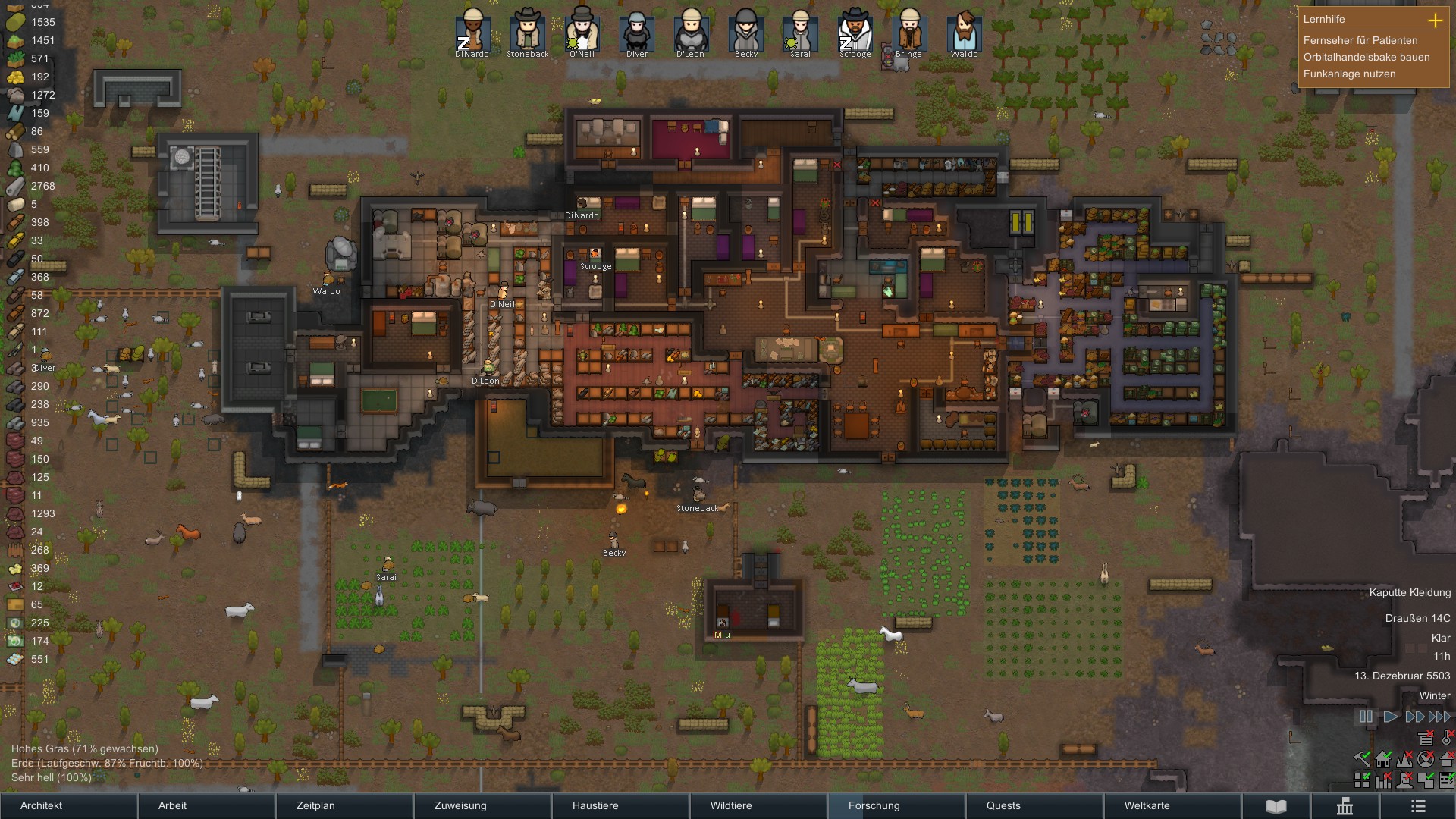
Task: Pause the game speed
Action: [x=1366, y=717]
